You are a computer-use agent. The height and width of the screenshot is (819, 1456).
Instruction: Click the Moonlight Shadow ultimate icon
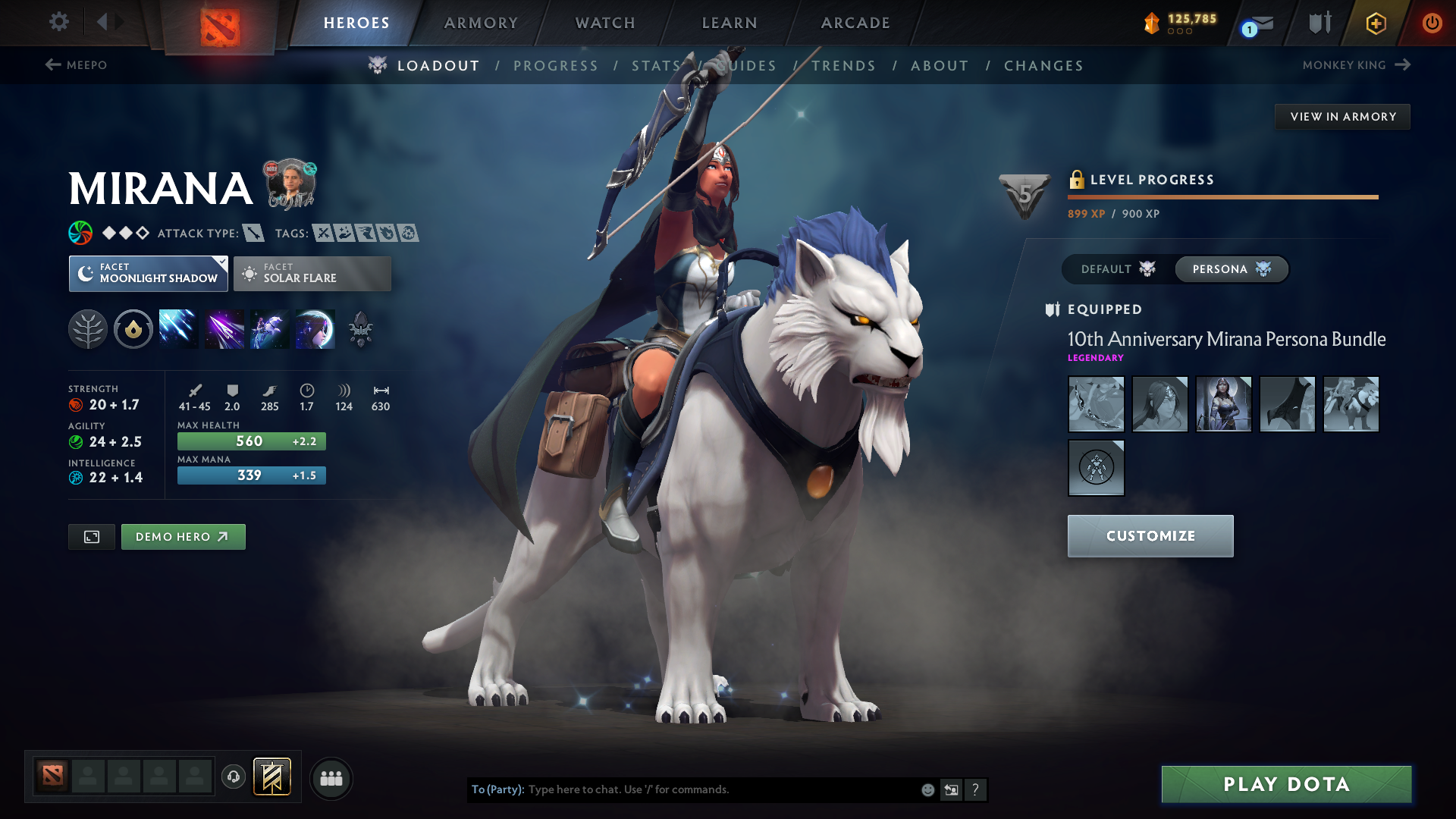point(315,328)
